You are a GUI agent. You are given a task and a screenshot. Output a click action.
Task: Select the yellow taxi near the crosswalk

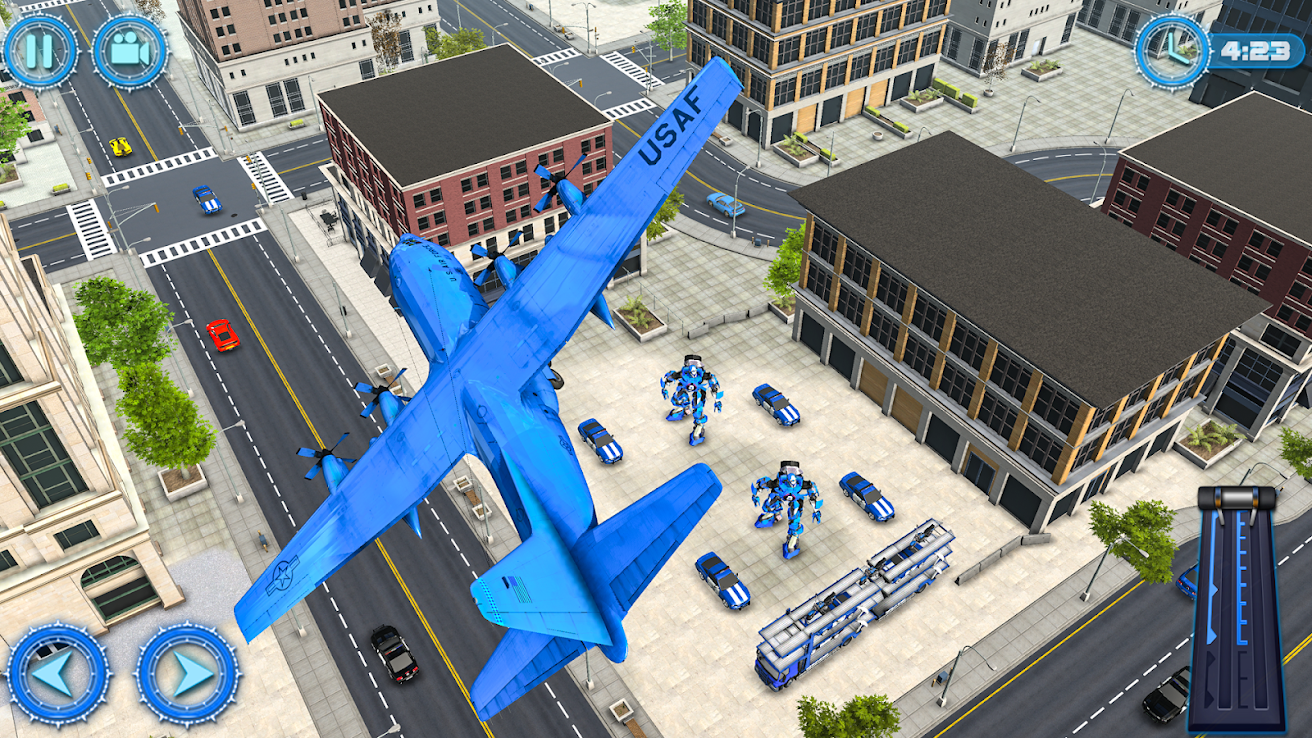121,146
